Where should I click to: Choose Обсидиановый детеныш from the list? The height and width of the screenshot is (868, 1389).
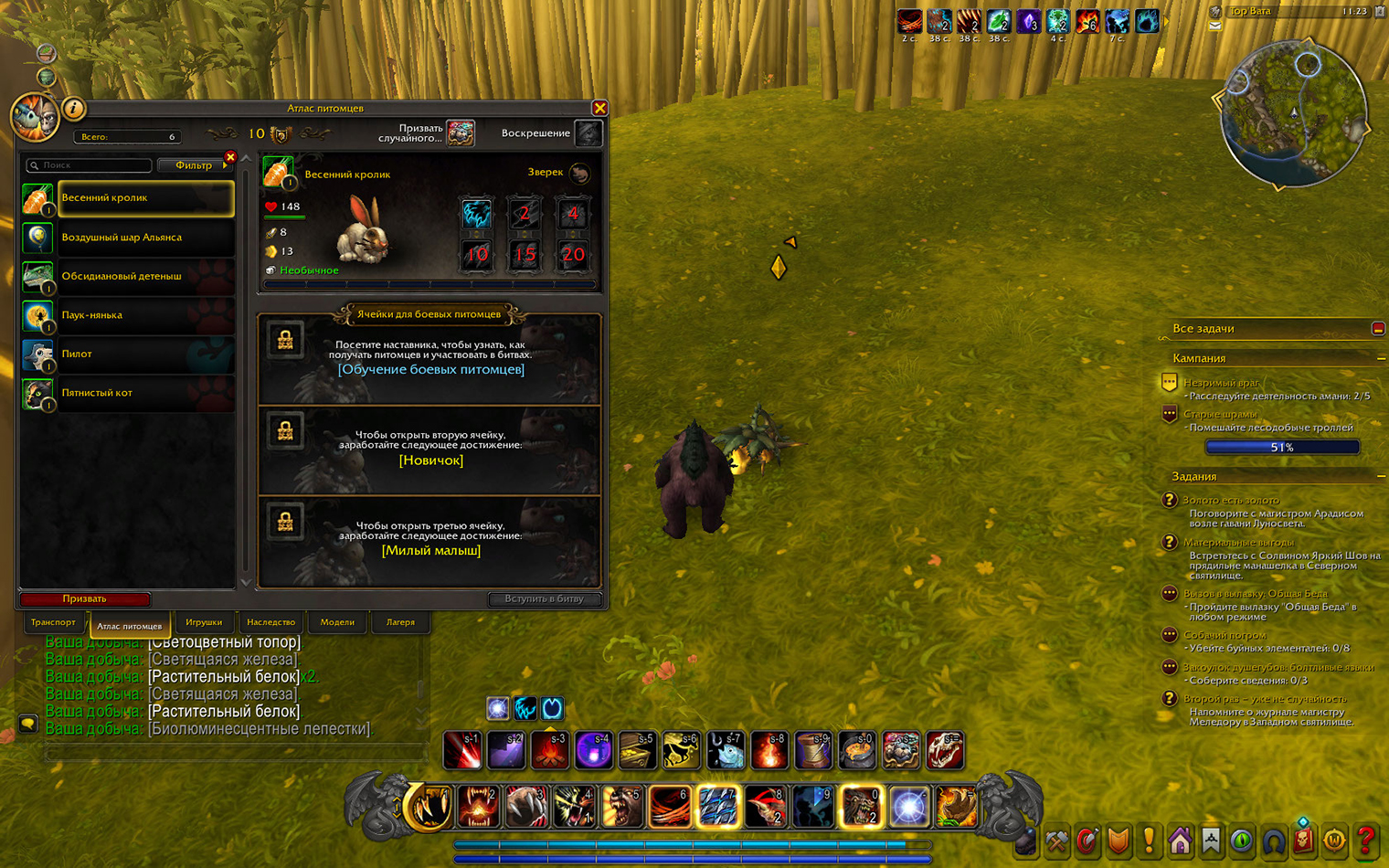144,276
